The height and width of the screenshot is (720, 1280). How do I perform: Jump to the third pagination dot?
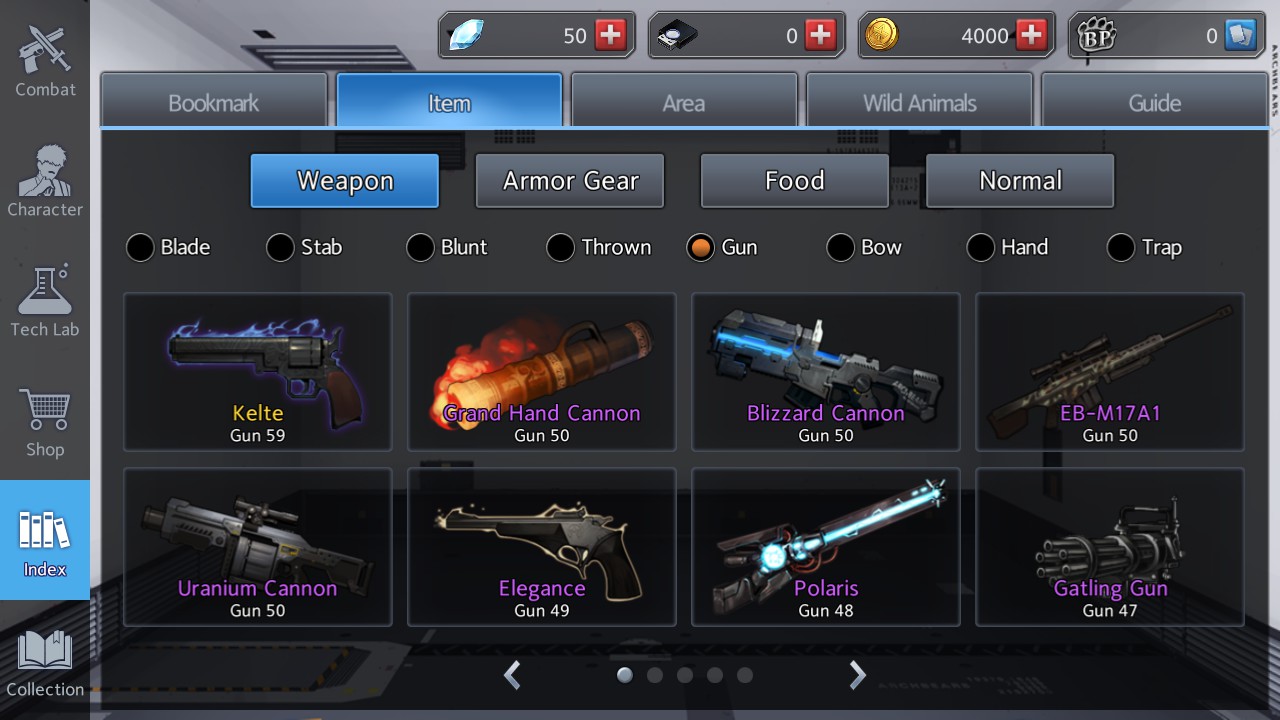tap(685, 675)
